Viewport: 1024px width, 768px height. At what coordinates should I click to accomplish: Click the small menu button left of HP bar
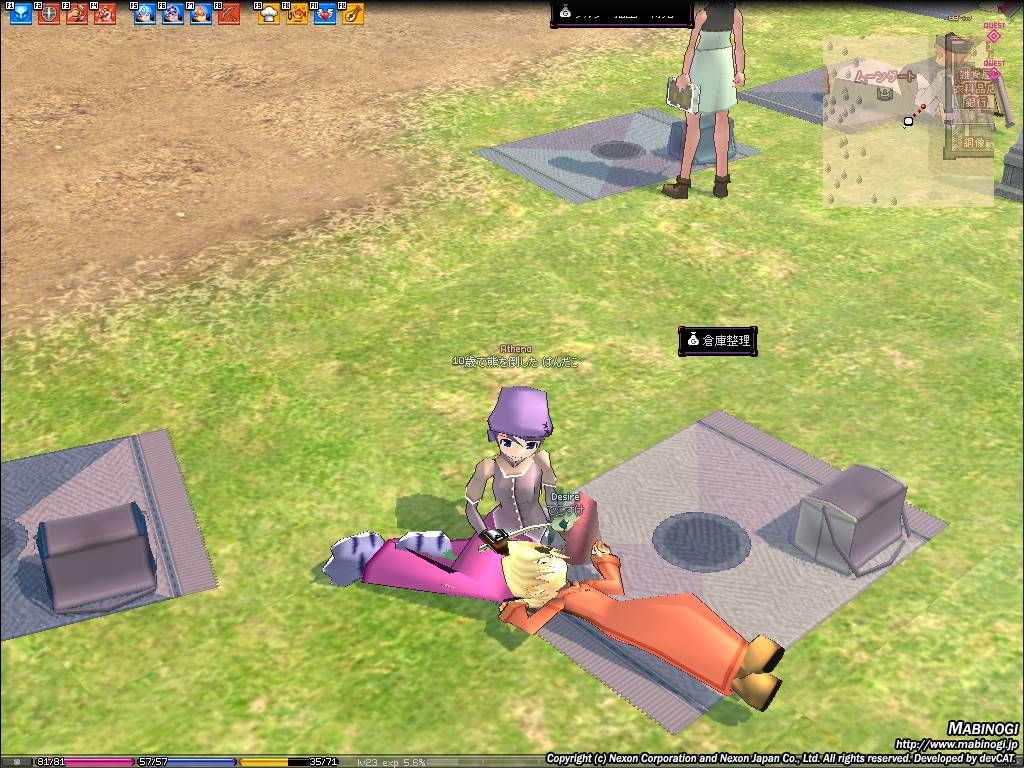tap(17, 762)
